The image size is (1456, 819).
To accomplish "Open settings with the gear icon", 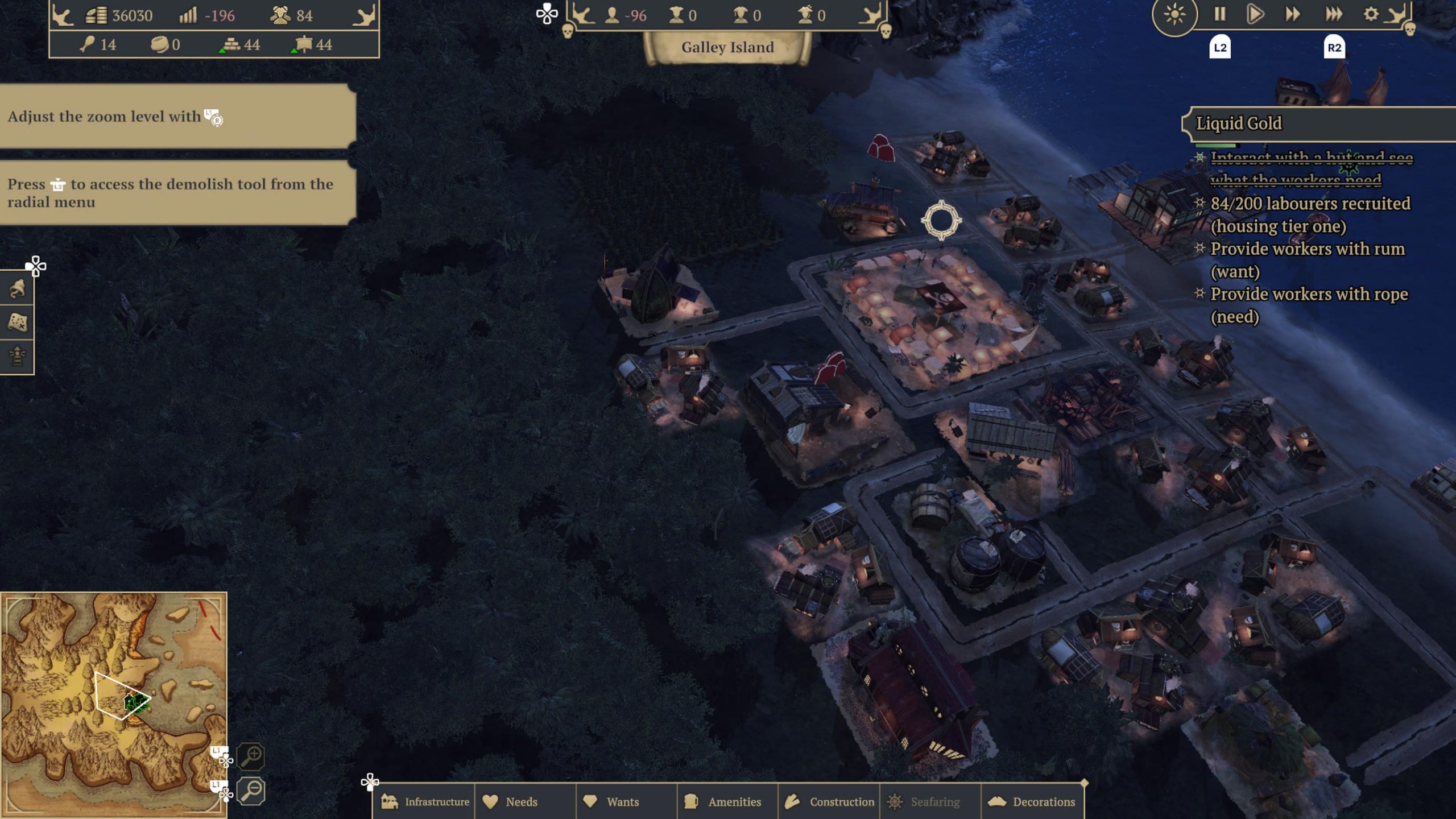I will [1371, 14].
